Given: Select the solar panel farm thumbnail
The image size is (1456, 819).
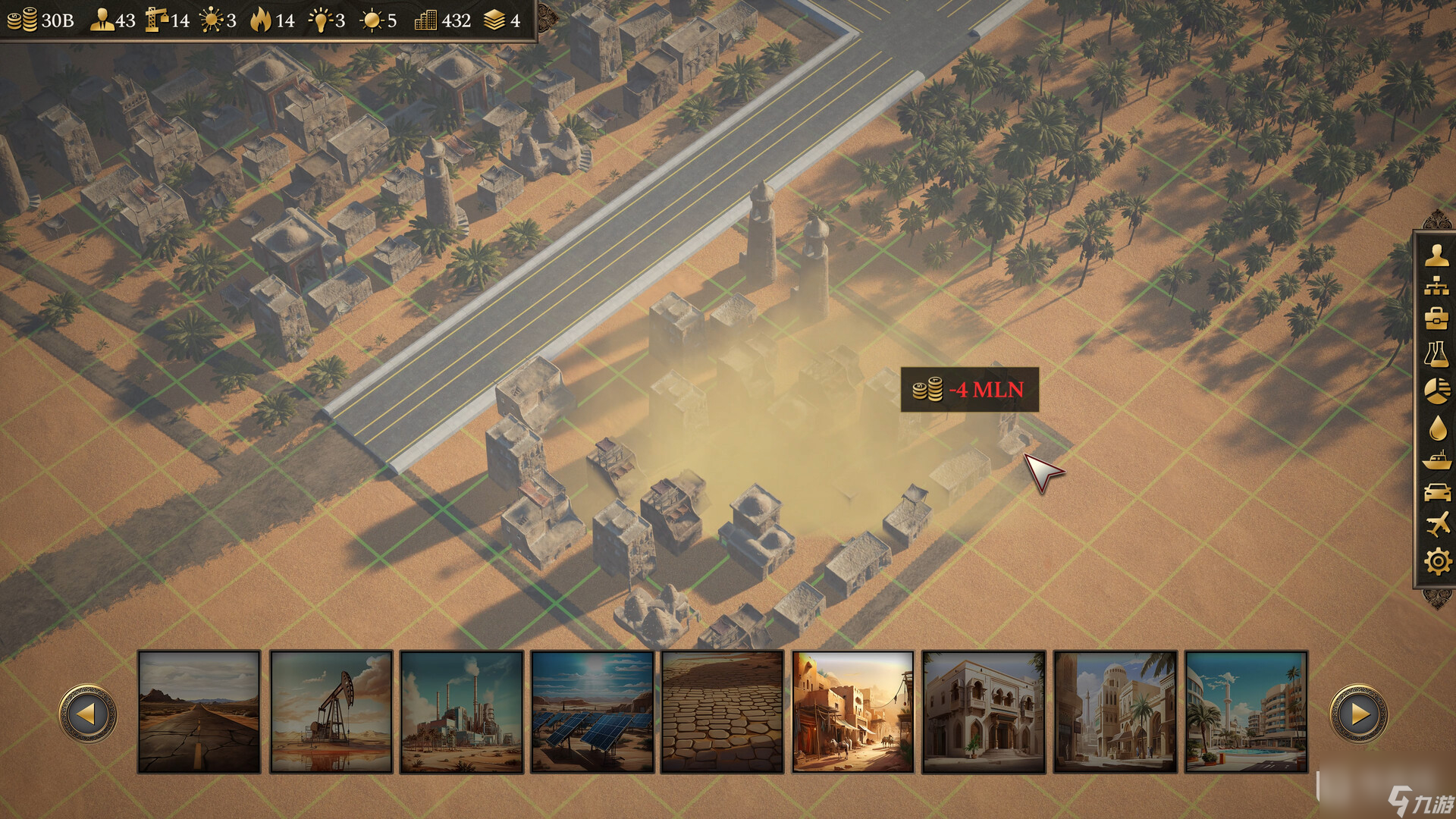Looking at the screenshot, I should point(592,711).
